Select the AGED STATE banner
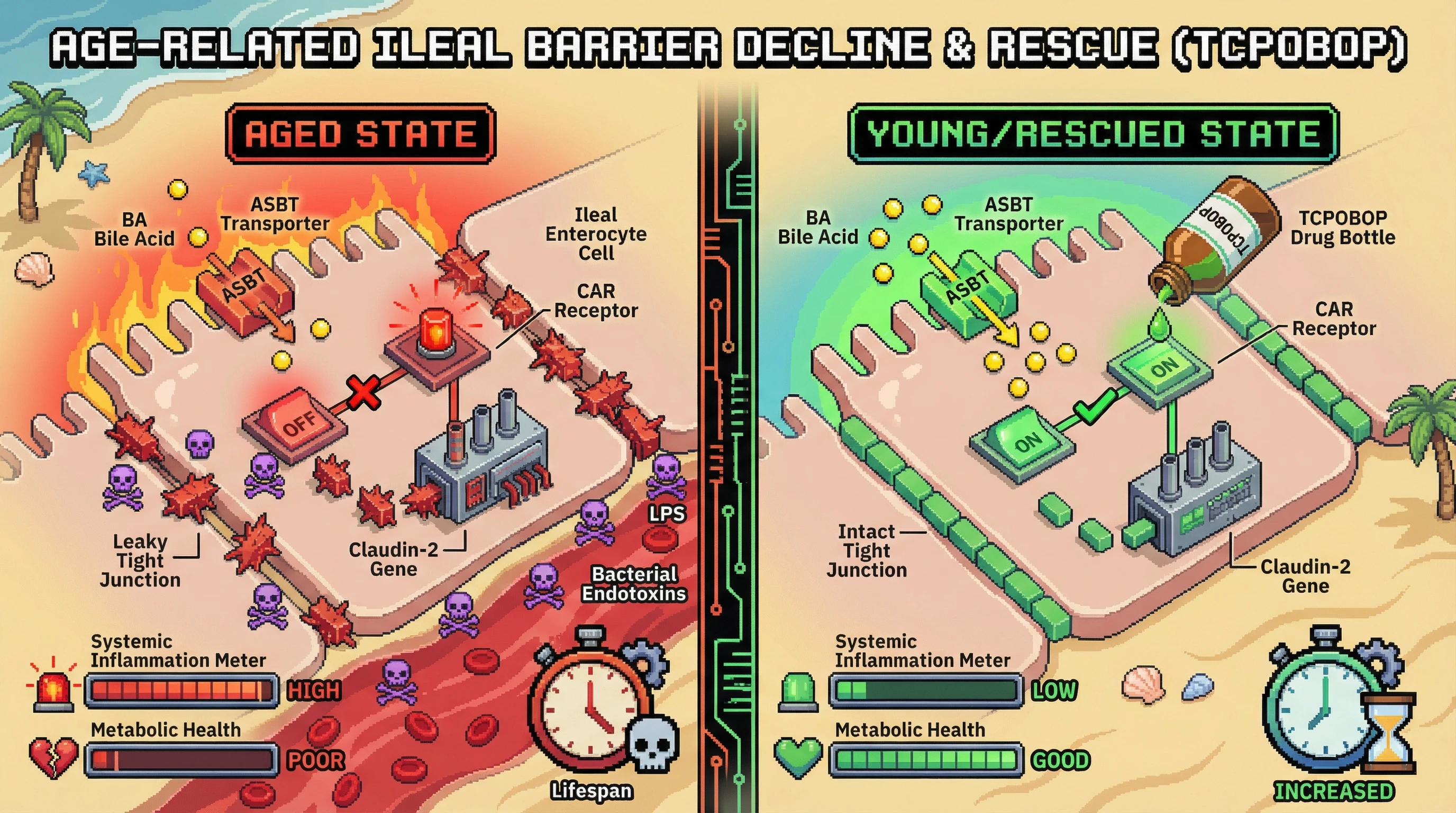1456x813 pixels. pyautogui.click(x=361, y=134)
